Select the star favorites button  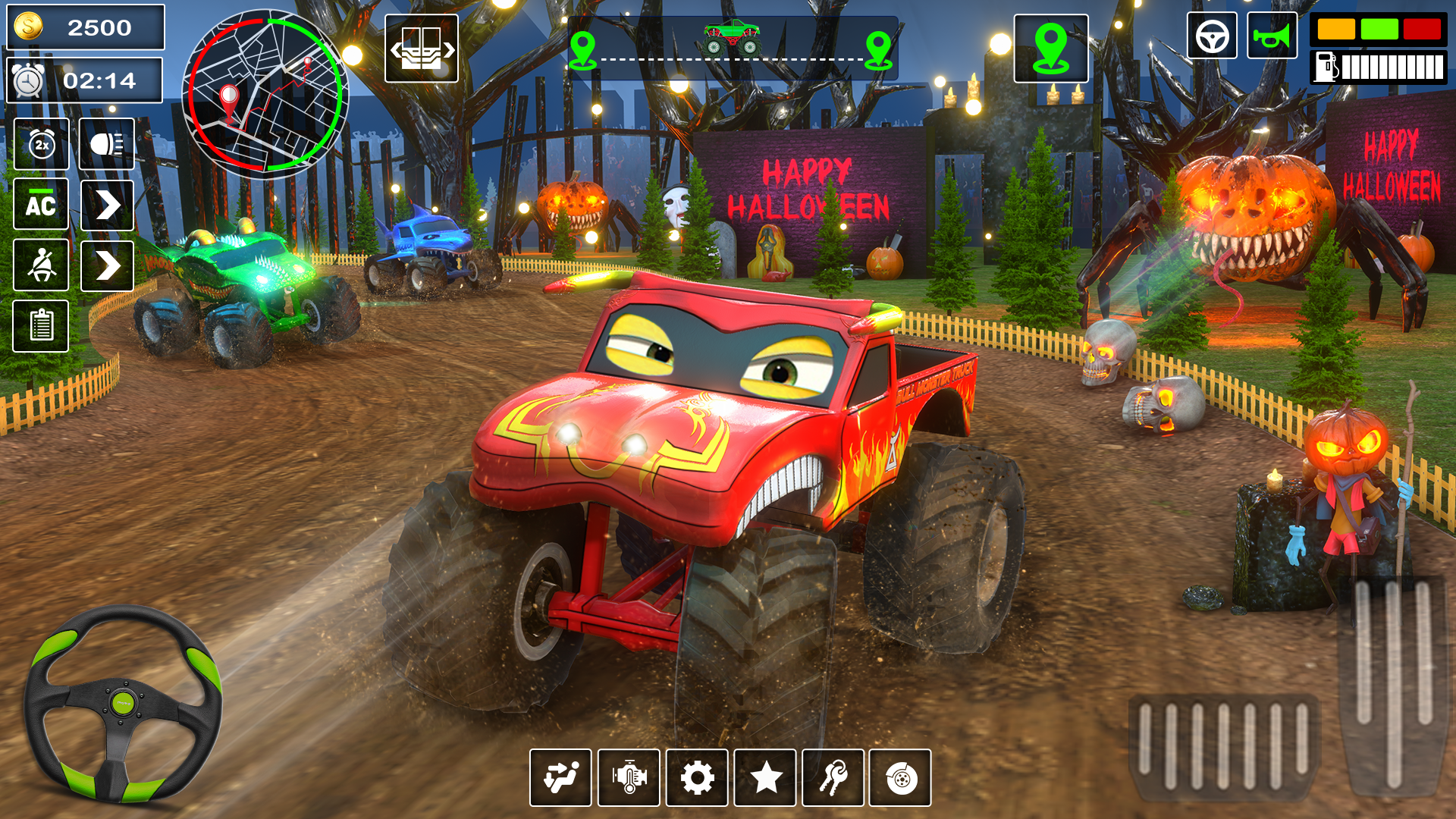point(765,778)
